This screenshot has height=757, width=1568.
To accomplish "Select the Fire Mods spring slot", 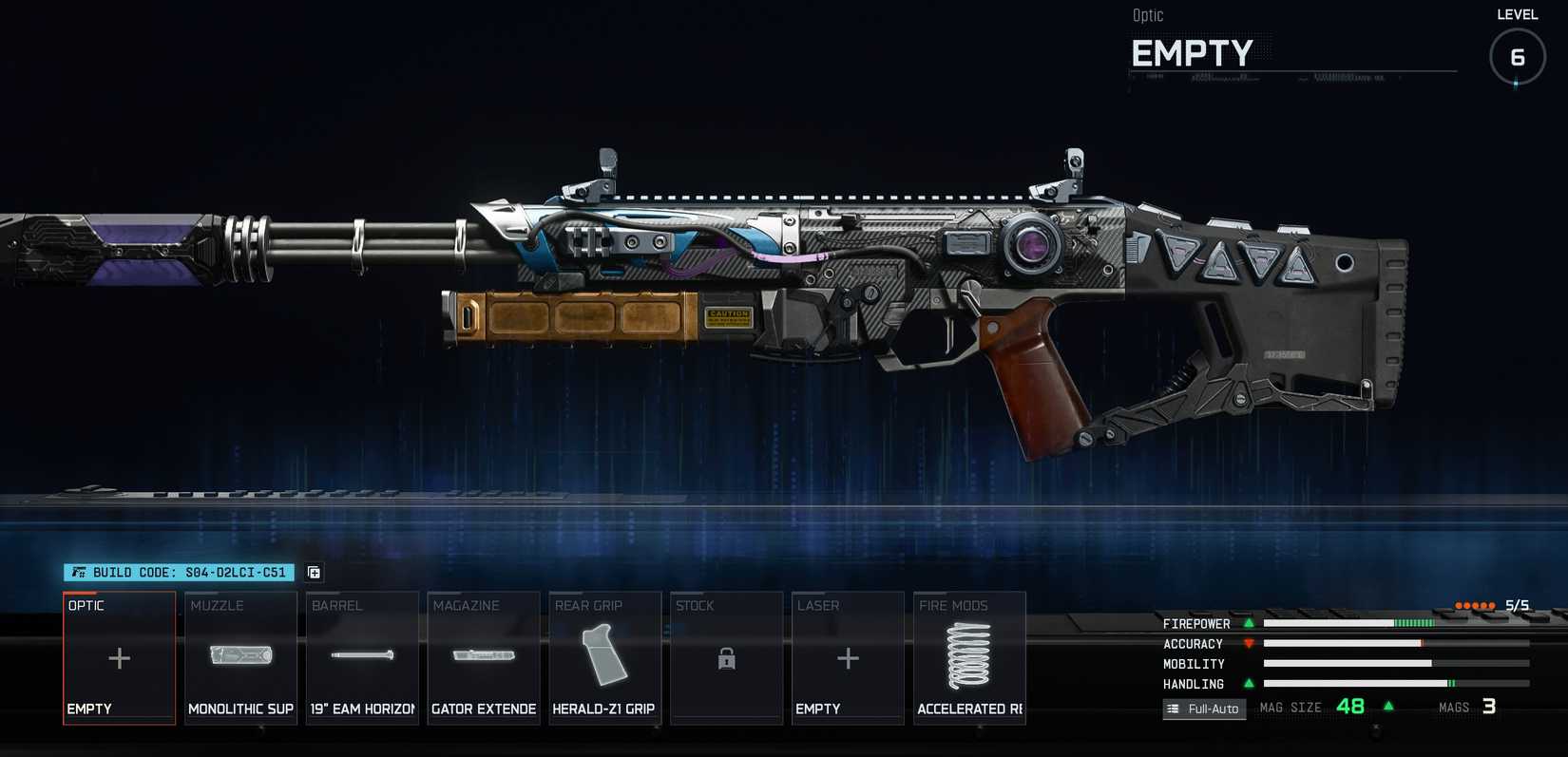I will [969, 658].
